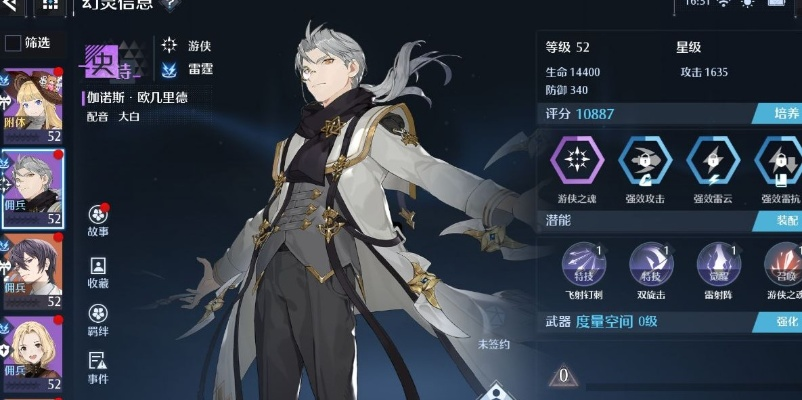Screen dimensions: 802x400
Task: Pick the blonde wavy-haired character portrait
Action: tap(32, 352)
